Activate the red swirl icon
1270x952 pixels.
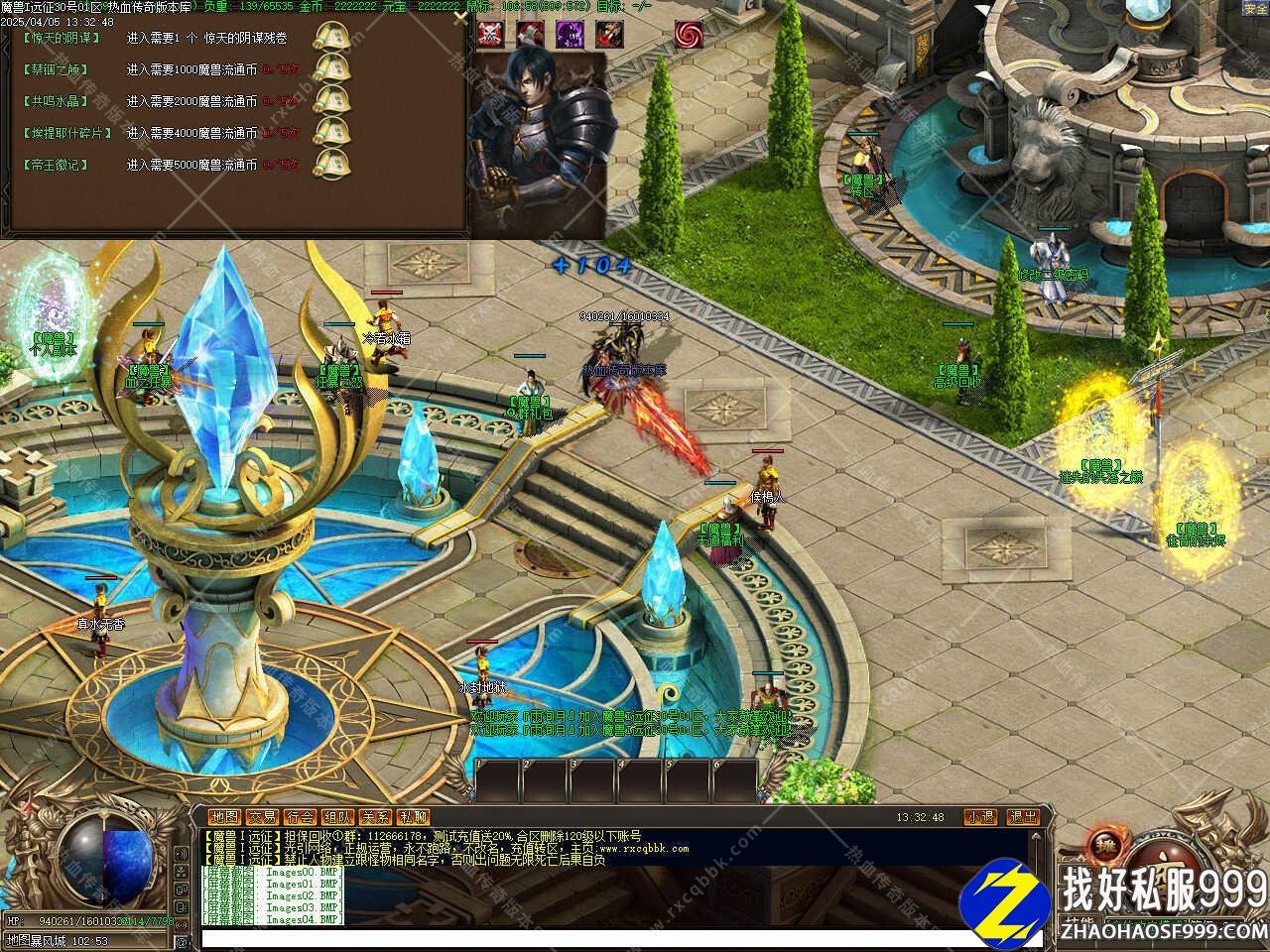click(689, 34)
